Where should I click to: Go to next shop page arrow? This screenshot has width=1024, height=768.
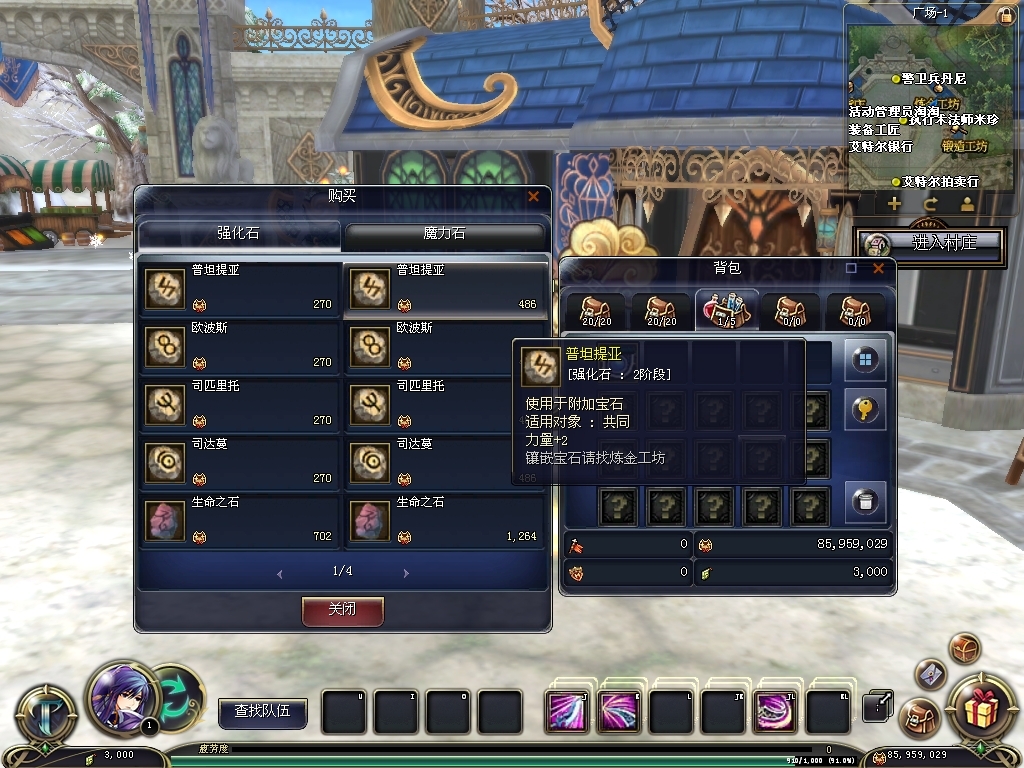(406, 573)
